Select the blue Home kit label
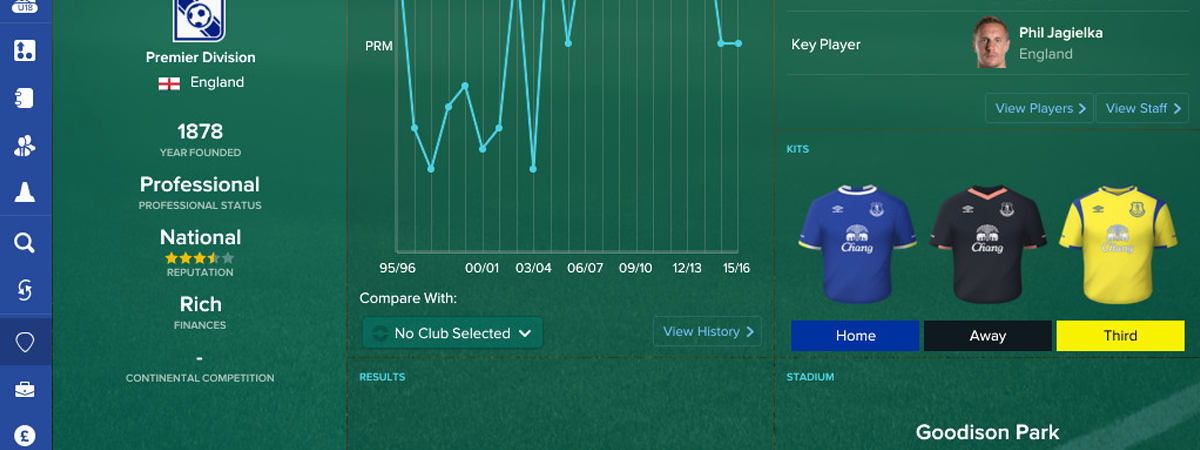1200x450 pixels. coord(855,336)
